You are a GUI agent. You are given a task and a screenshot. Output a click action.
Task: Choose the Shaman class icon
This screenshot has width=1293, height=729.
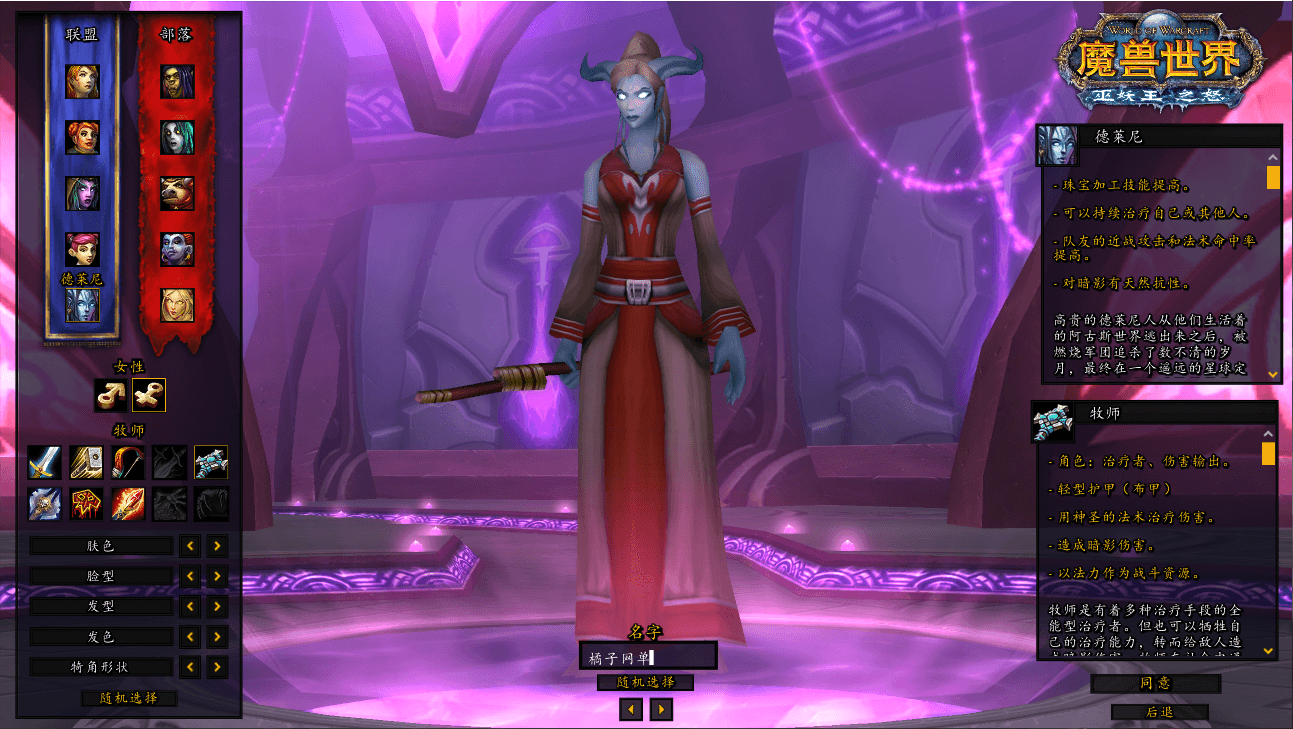pyautogui.click(x=86, y=503)
